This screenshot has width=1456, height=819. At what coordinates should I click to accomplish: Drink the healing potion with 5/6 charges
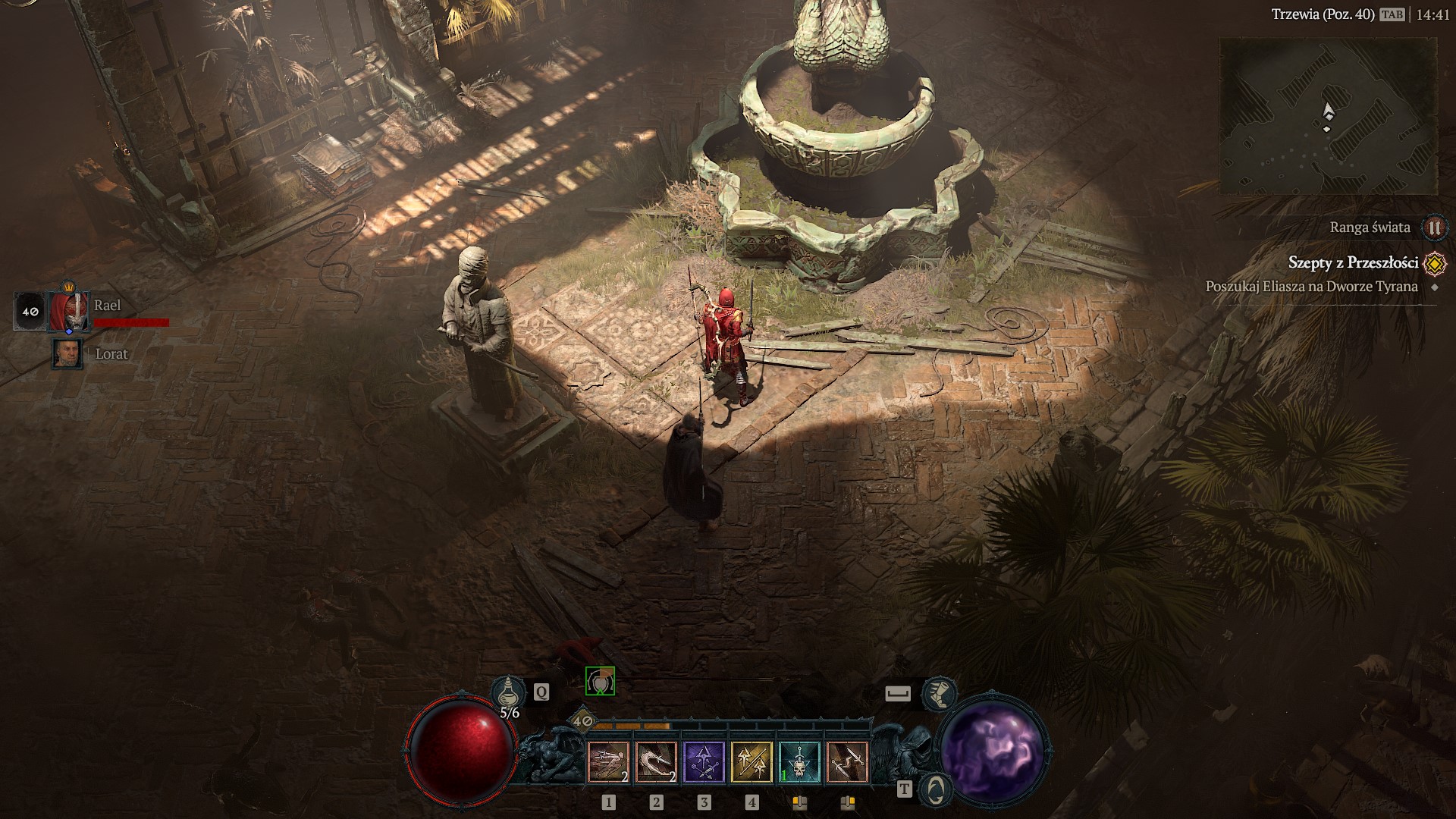509,690
